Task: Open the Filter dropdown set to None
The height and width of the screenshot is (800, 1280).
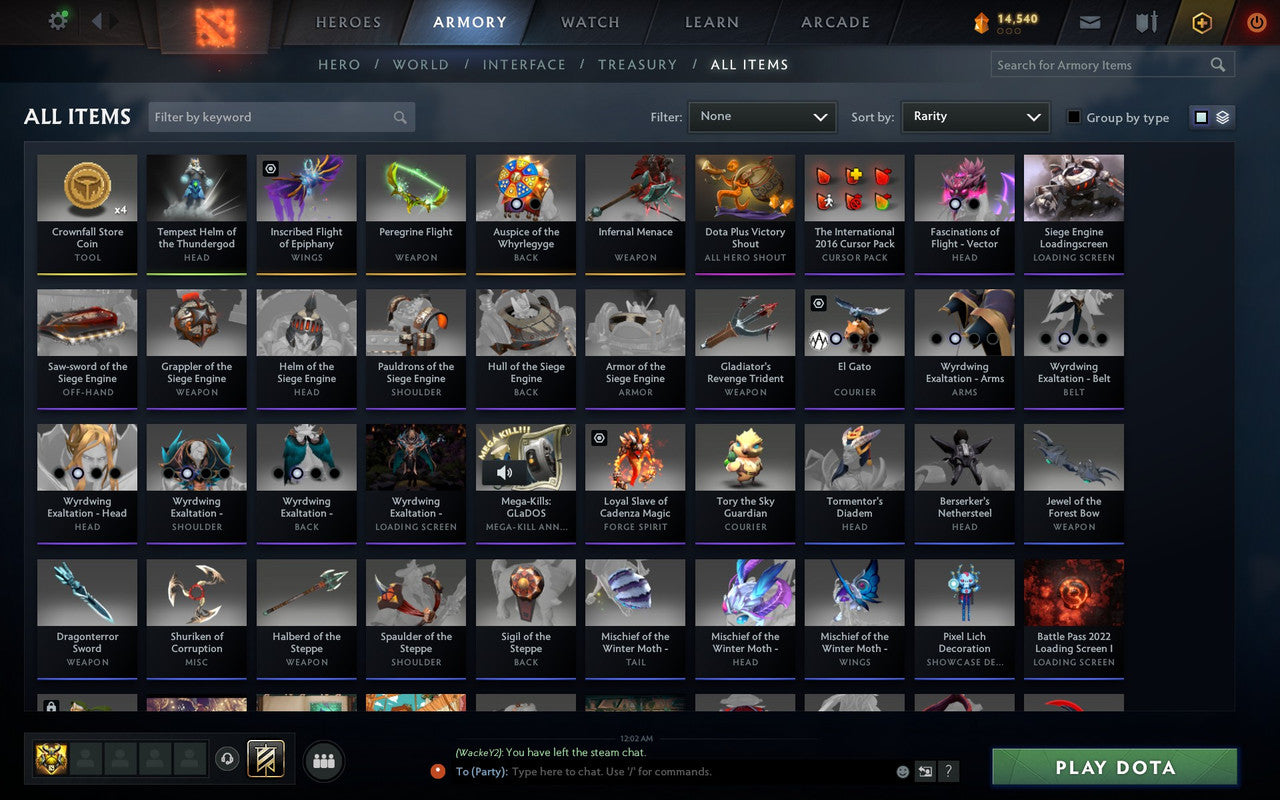Action: 762,116
